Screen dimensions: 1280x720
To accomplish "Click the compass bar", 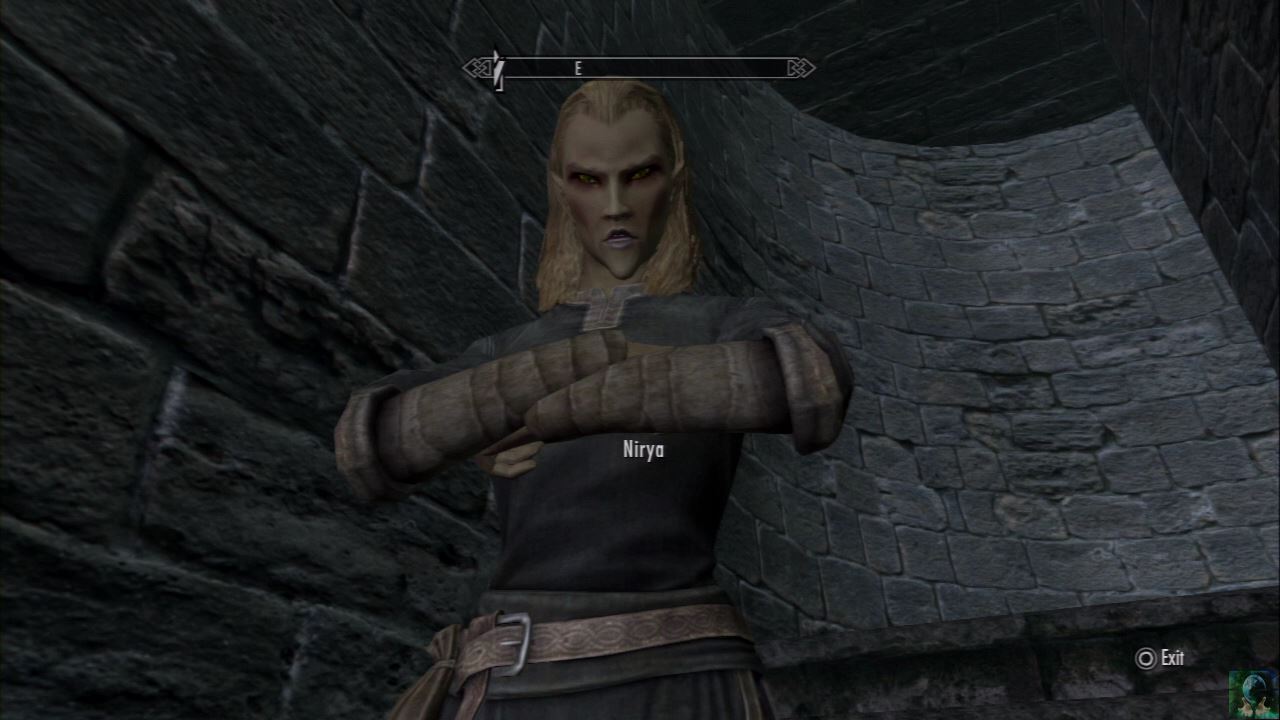I will 638,68.
